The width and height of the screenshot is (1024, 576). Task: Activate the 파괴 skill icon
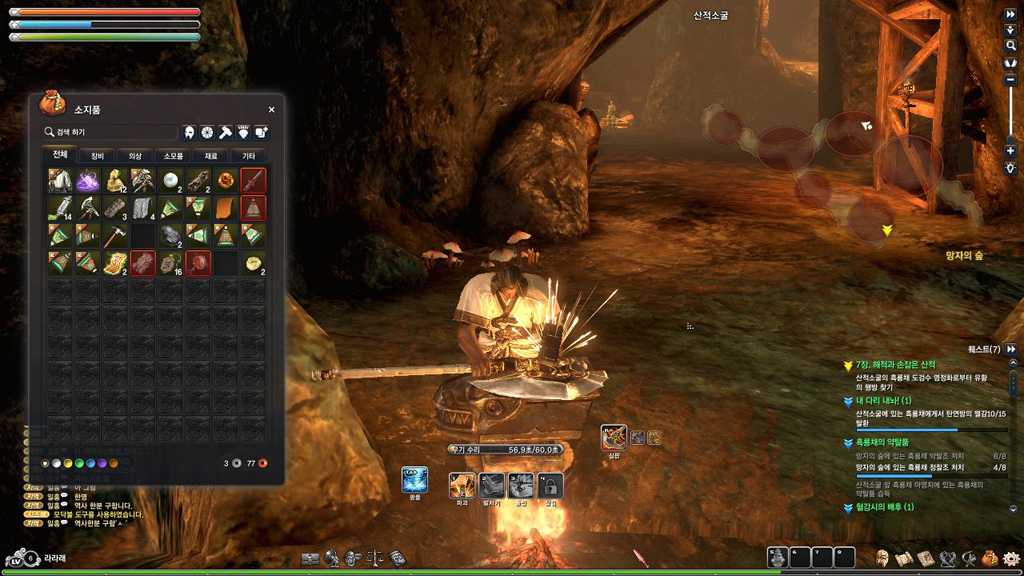(x=461, y=485)
